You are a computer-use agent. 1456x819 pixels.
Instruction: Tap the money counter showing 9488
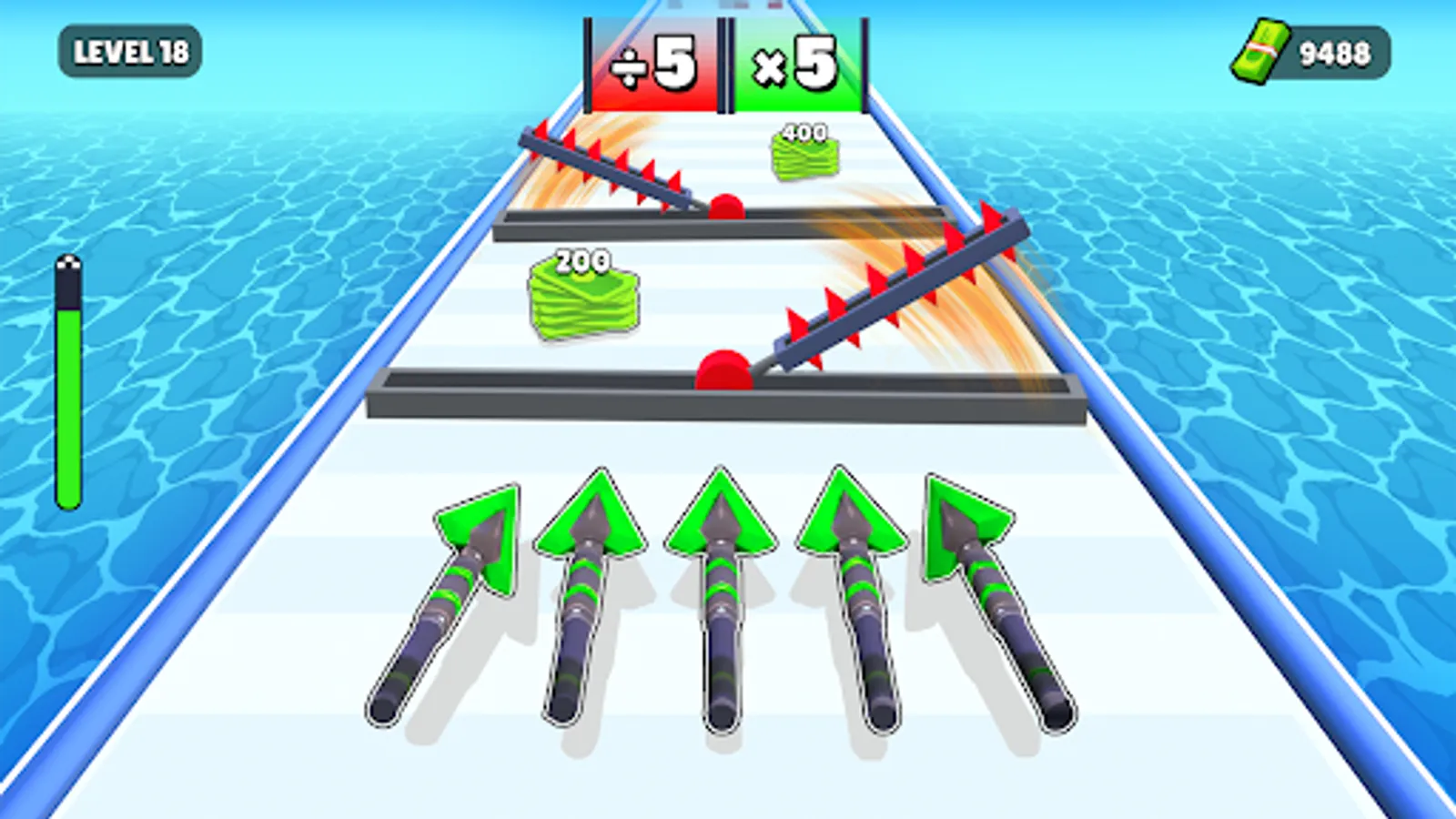pos(1332,52)
